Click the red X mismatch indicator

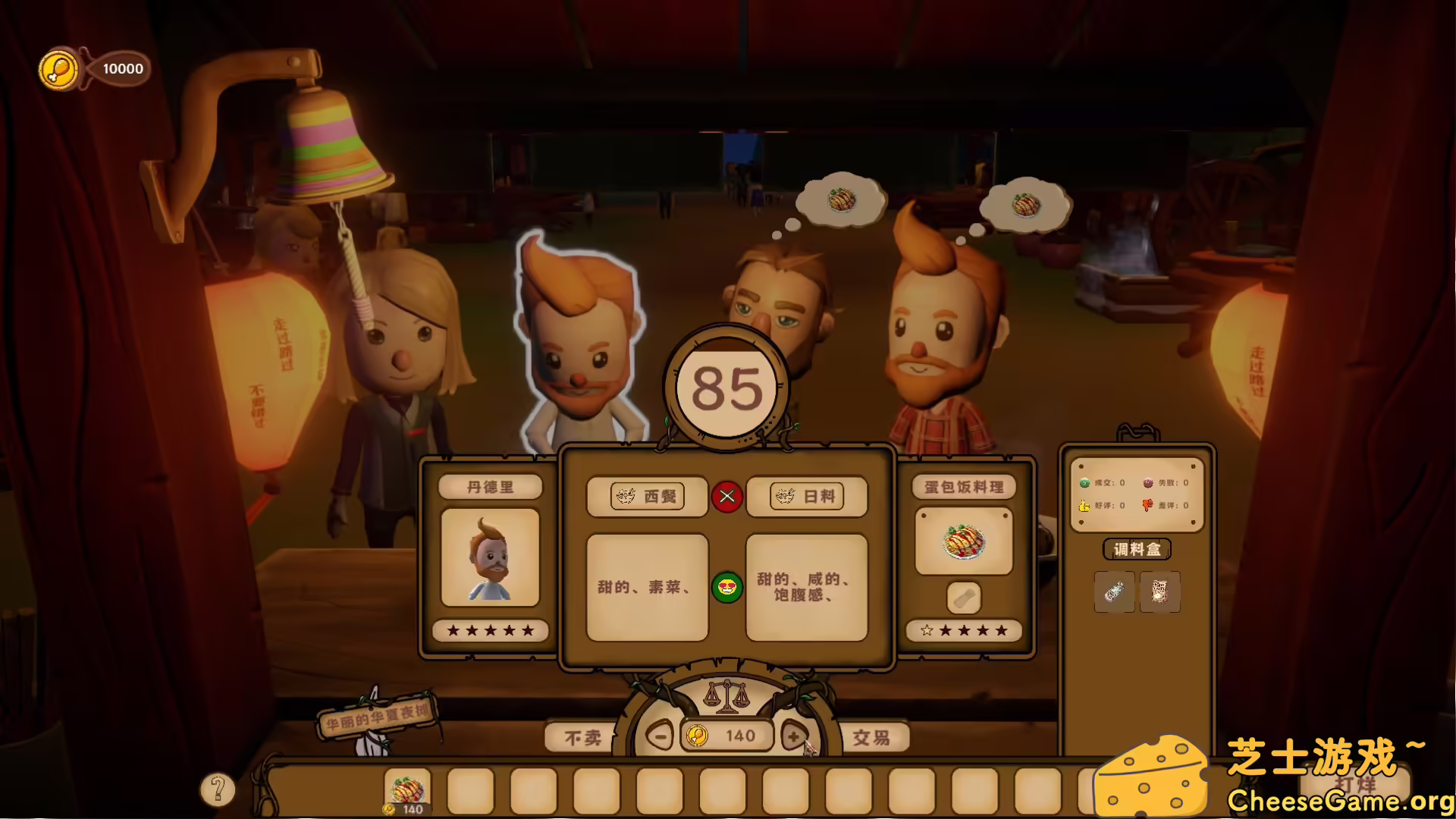coord(726,497)
